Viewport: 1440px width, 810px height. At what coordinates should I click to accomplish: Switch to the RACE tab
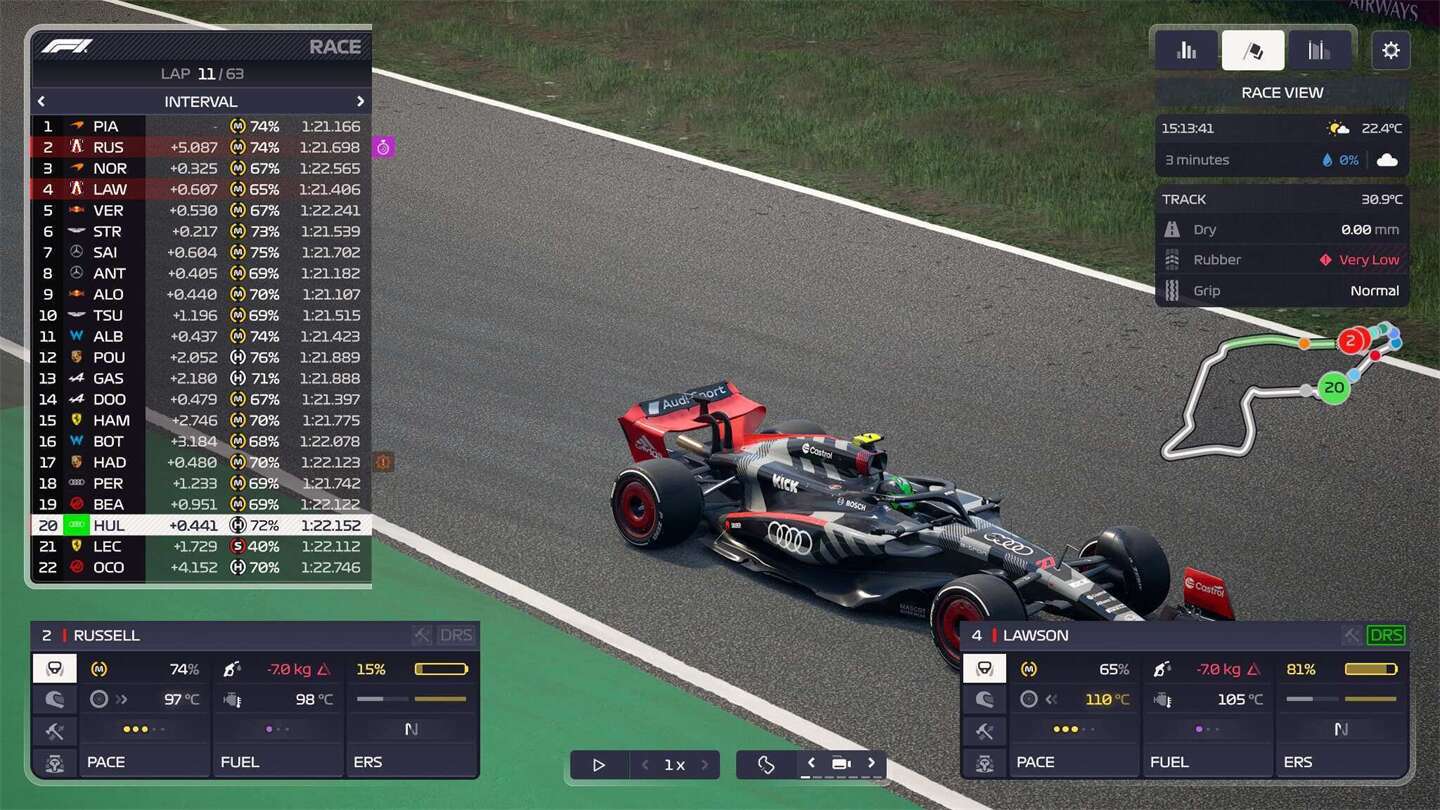[x=336, y=46]
